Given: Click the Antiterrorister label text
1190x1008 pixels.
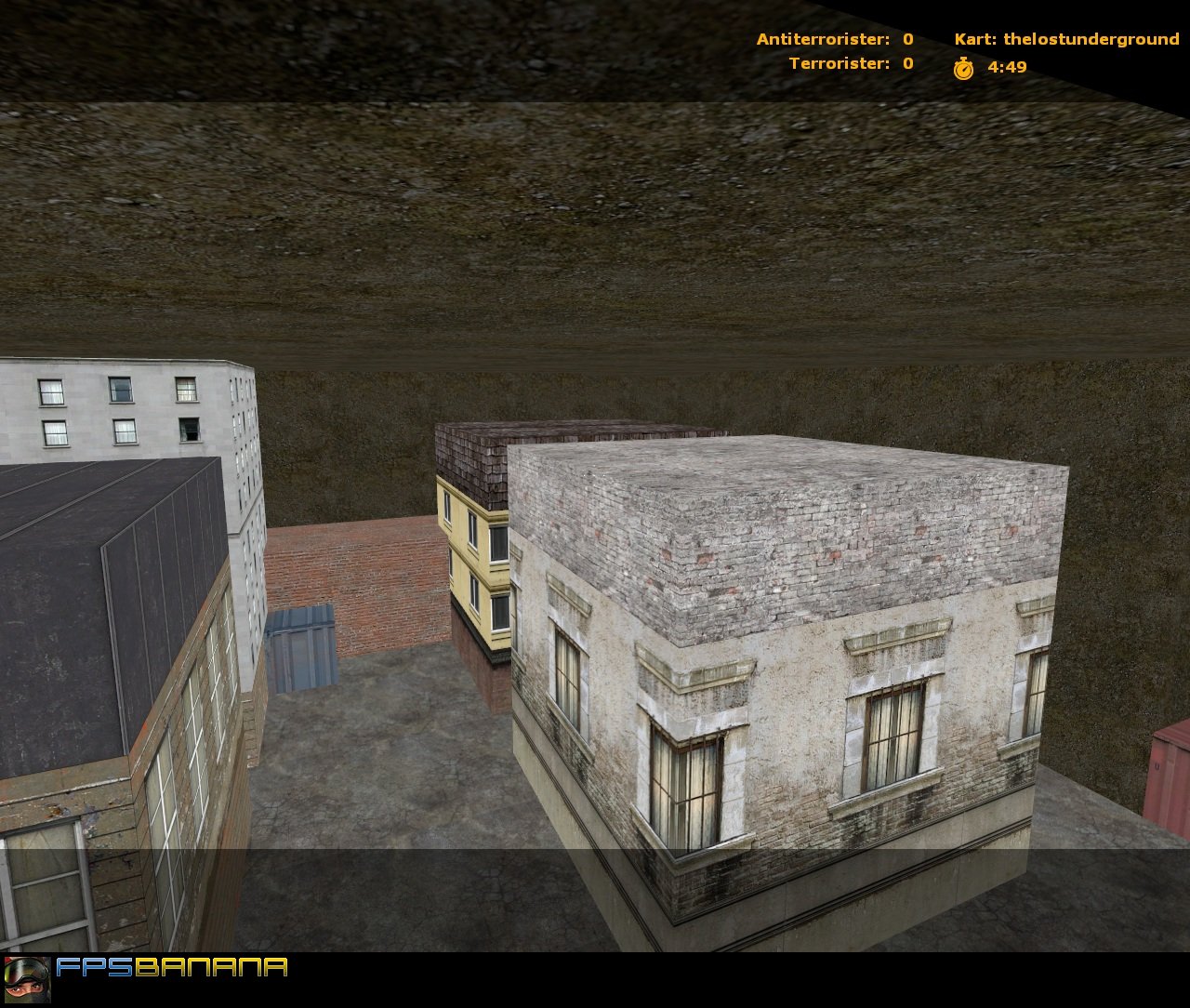Looking at the screenshot, I should point(823,38).
